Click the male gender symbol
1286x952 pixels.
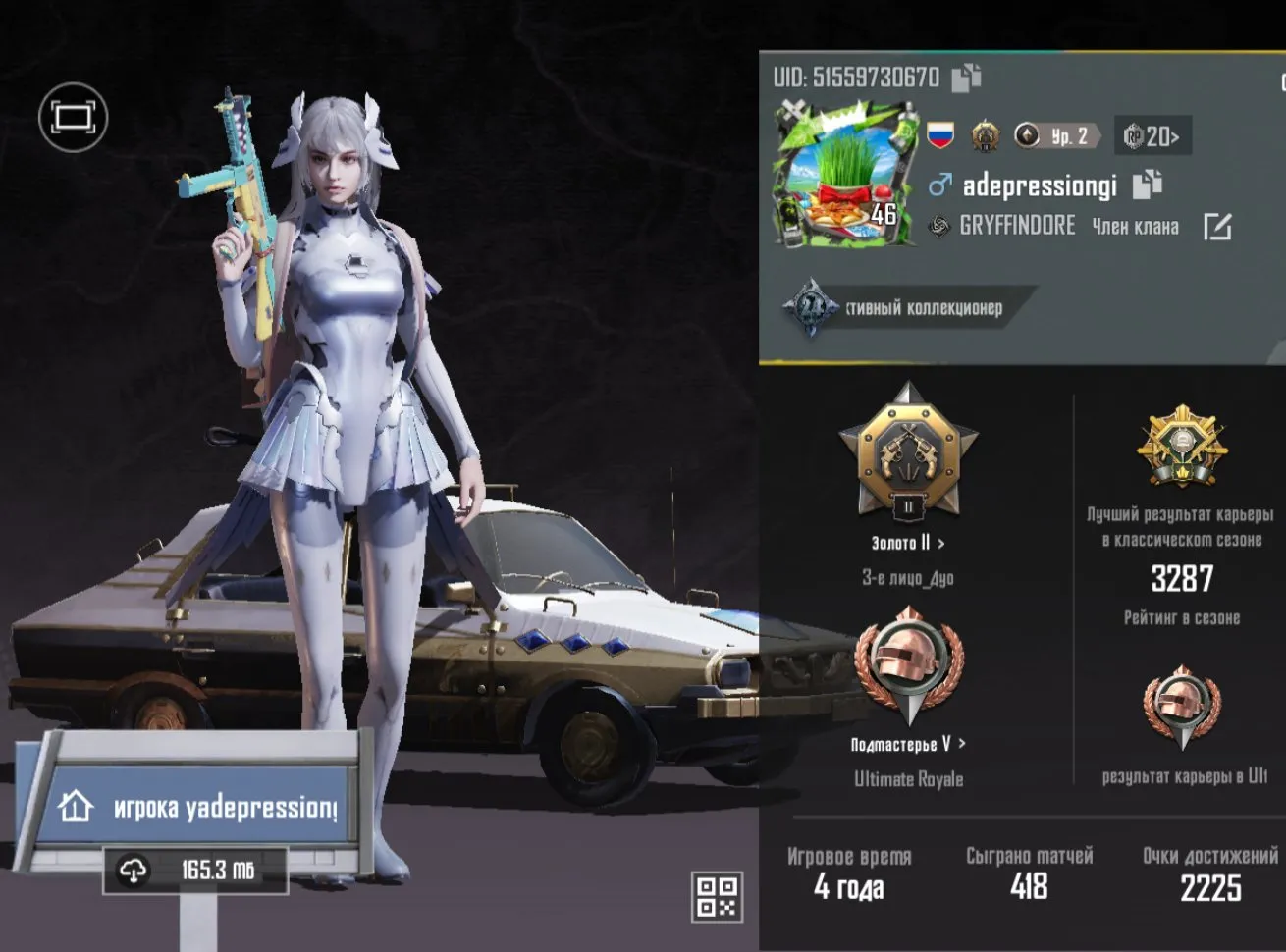click(941, 183)
